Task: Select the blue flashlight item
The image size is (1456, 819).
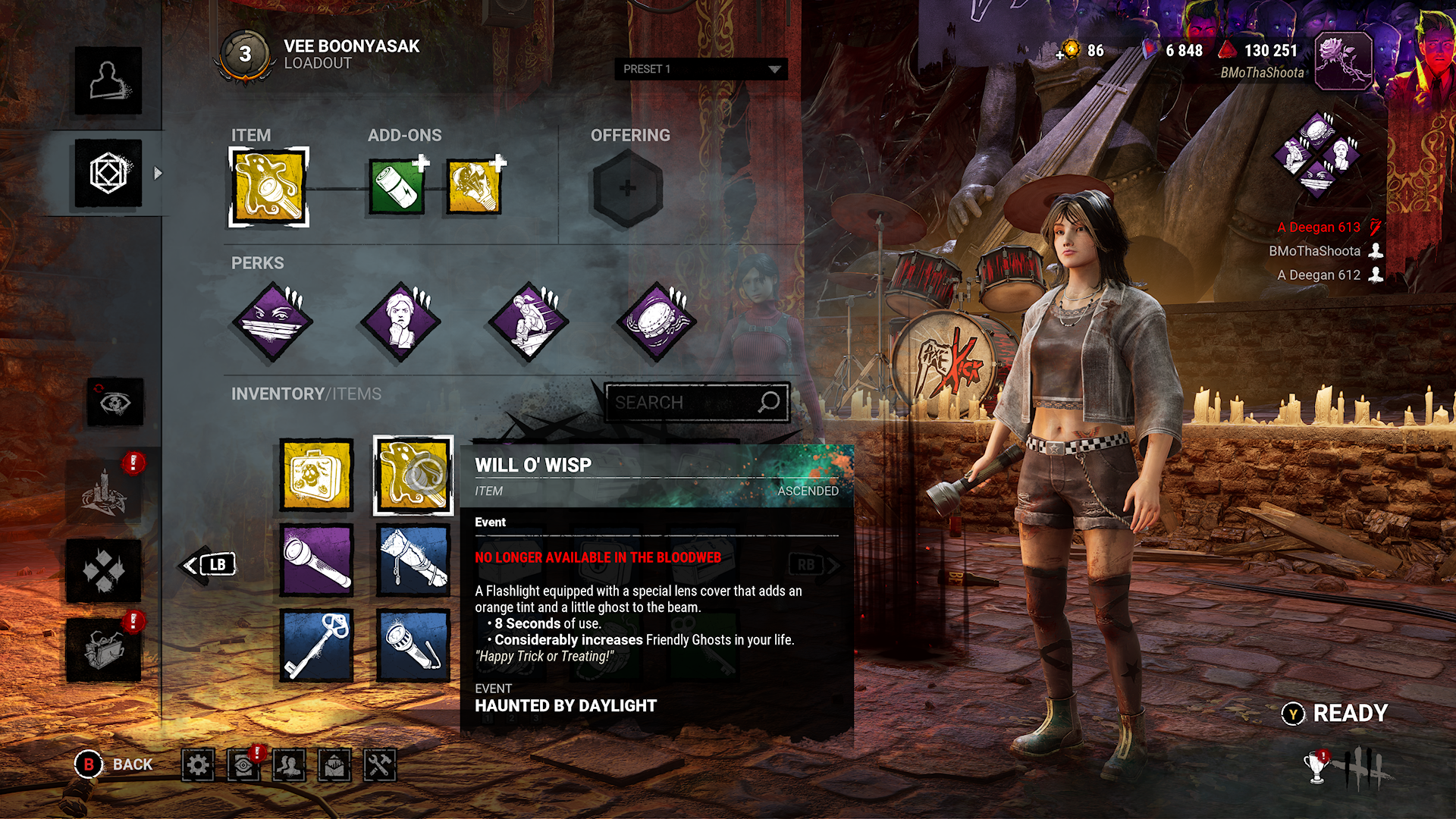Action: tap(413, 646)
